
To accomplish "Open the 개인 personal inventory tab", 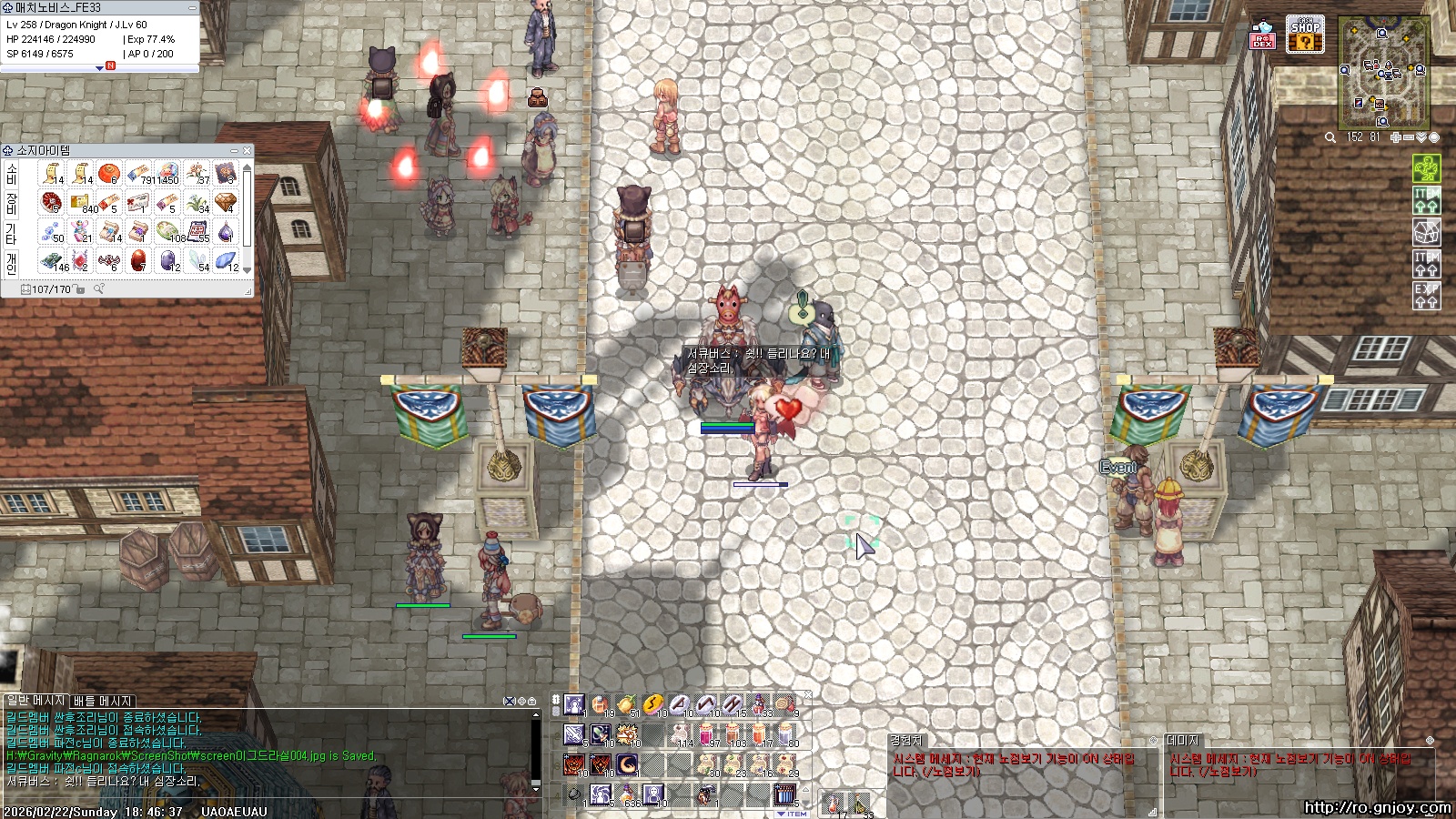I will point(12,262).
